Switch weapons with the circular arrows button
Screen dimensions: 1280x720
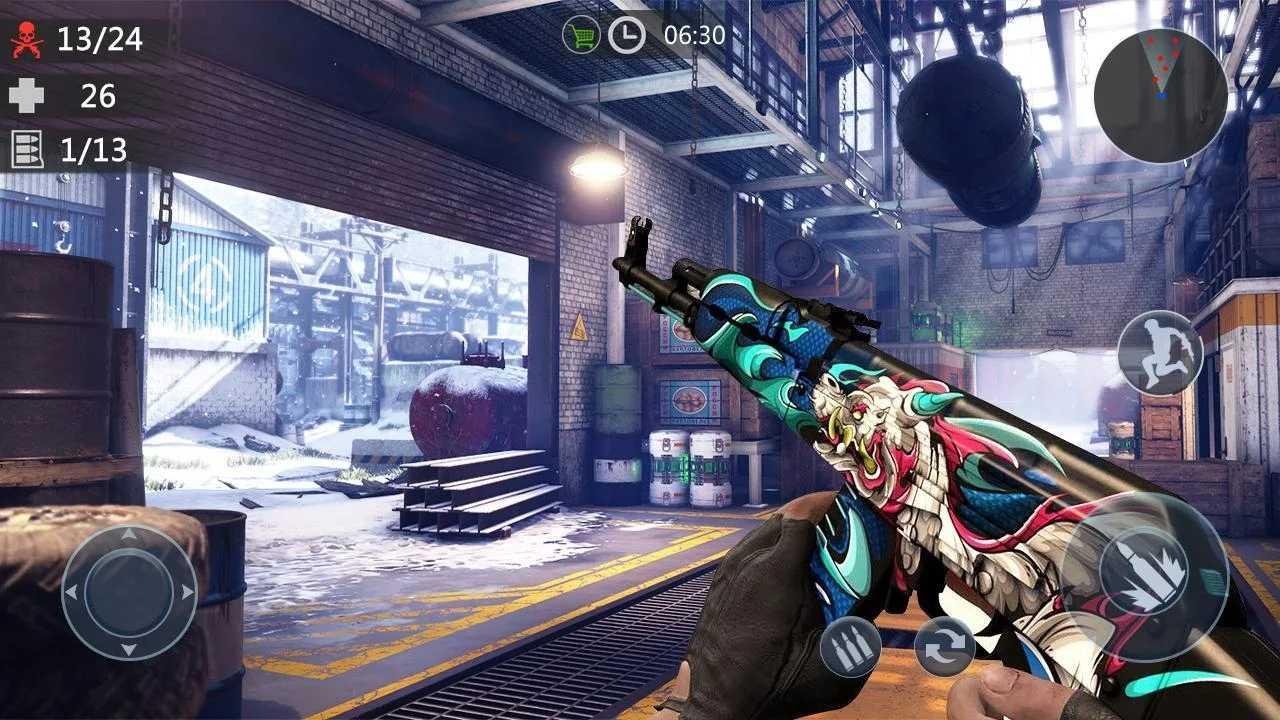click(944, 647)
